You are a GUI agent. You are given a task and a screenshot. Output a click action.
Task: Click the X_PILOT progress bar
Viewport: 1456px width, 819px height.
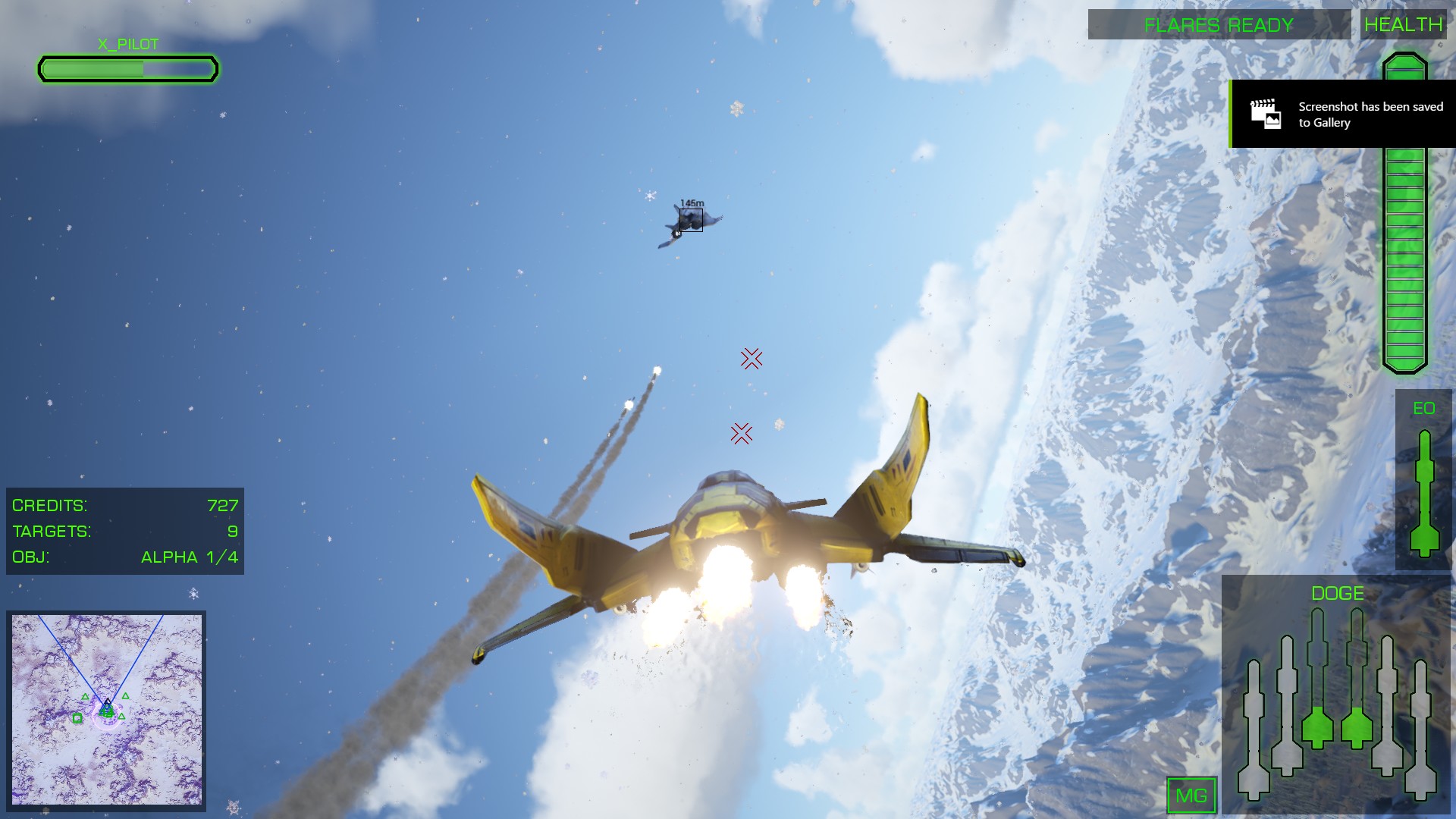[127, 68]
